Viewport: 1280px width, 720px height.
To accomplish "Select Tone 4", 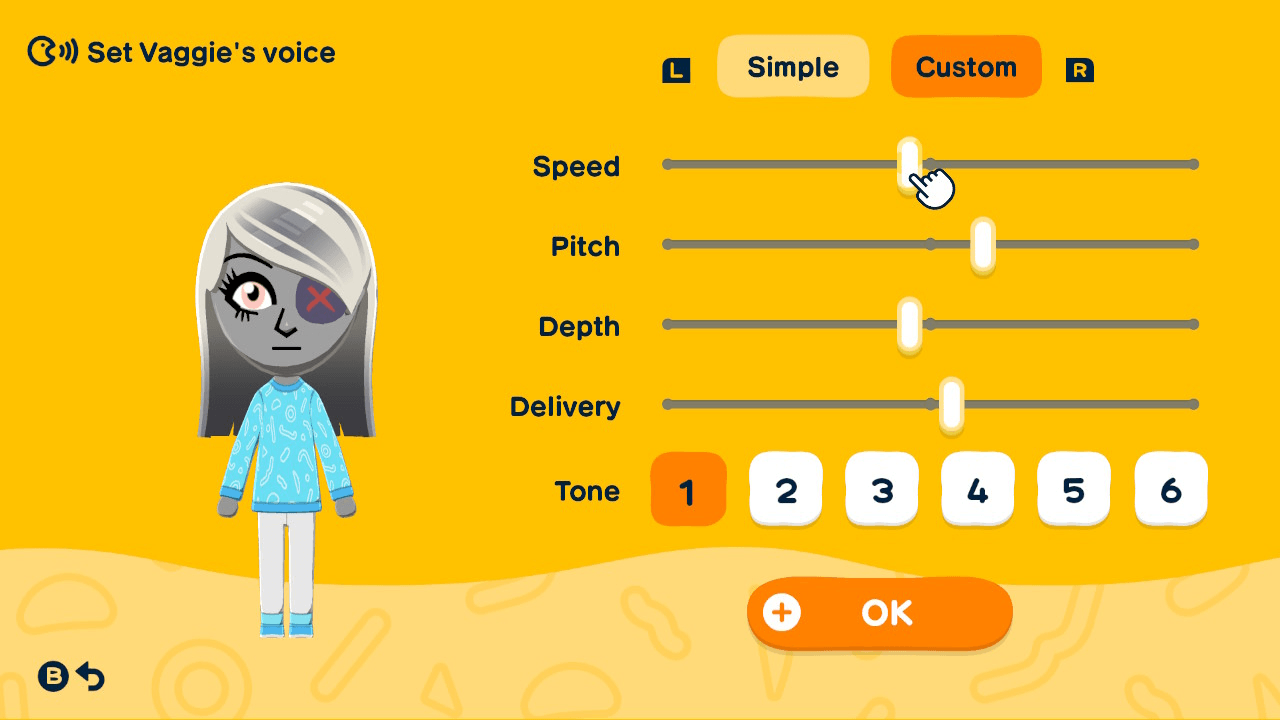I will pyautogui.click(x=978, y=489).
